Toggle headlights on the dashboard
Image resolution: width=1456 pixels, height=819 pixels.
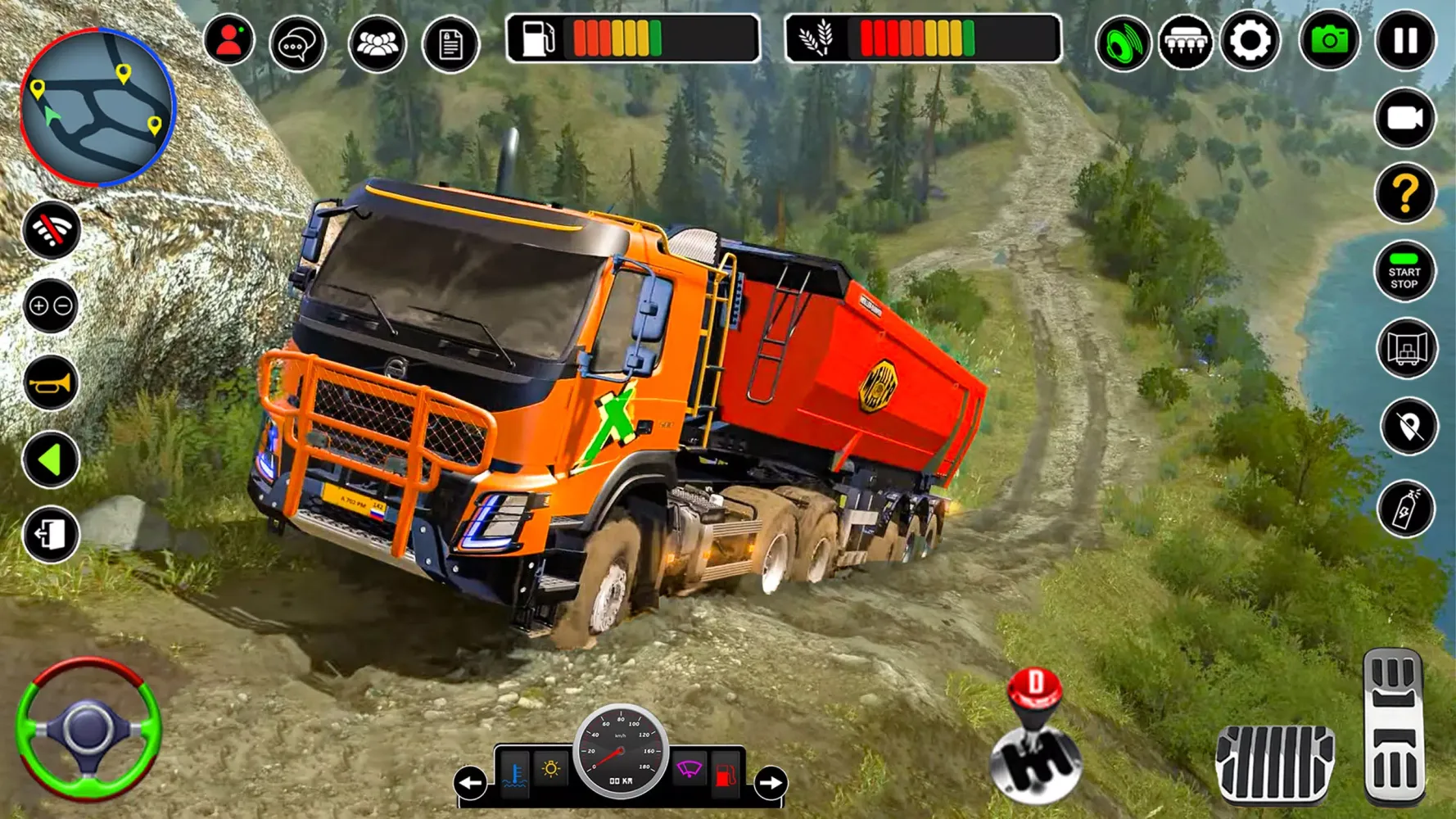550,768
